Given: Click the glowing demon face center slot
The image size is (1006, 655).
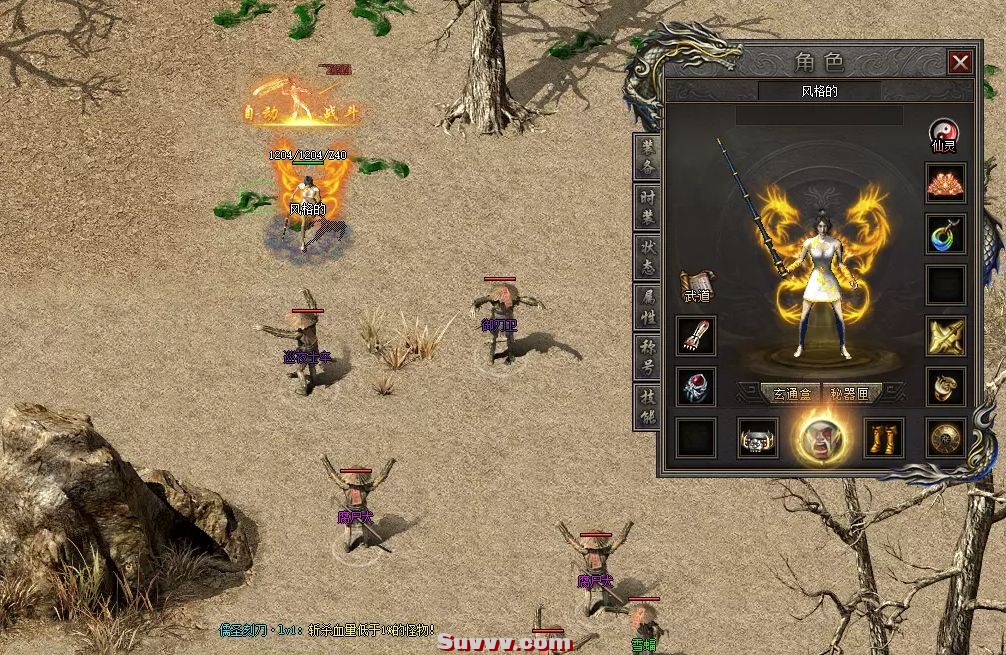Looking at the screenshot, I should (x=821, y=438).
